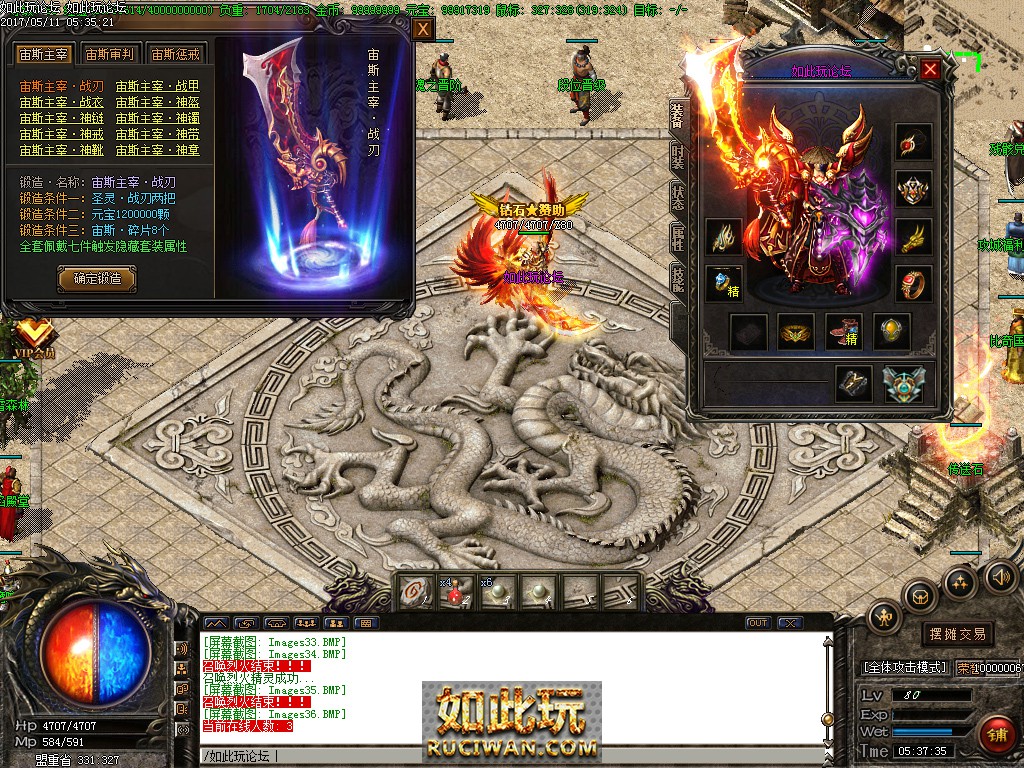This screenshot has height=768, width=1024.
Task: Select the red gem ring equipment slot
Action: click(x=913, y=283)
